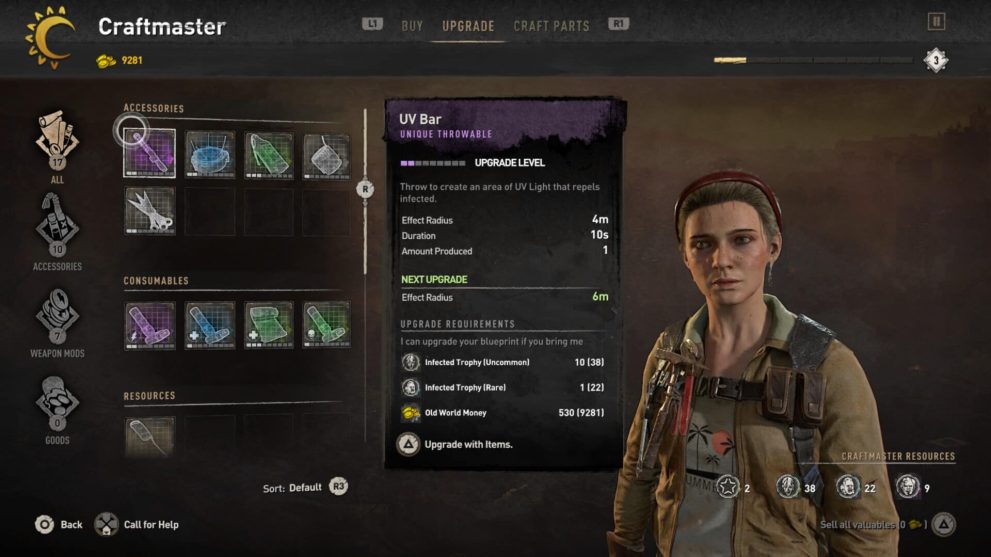Image resolution: width=991 pixels, height=557 pixels.
Task: Select the white grid-patterned accessory blueprint
Action: [327, 154]
